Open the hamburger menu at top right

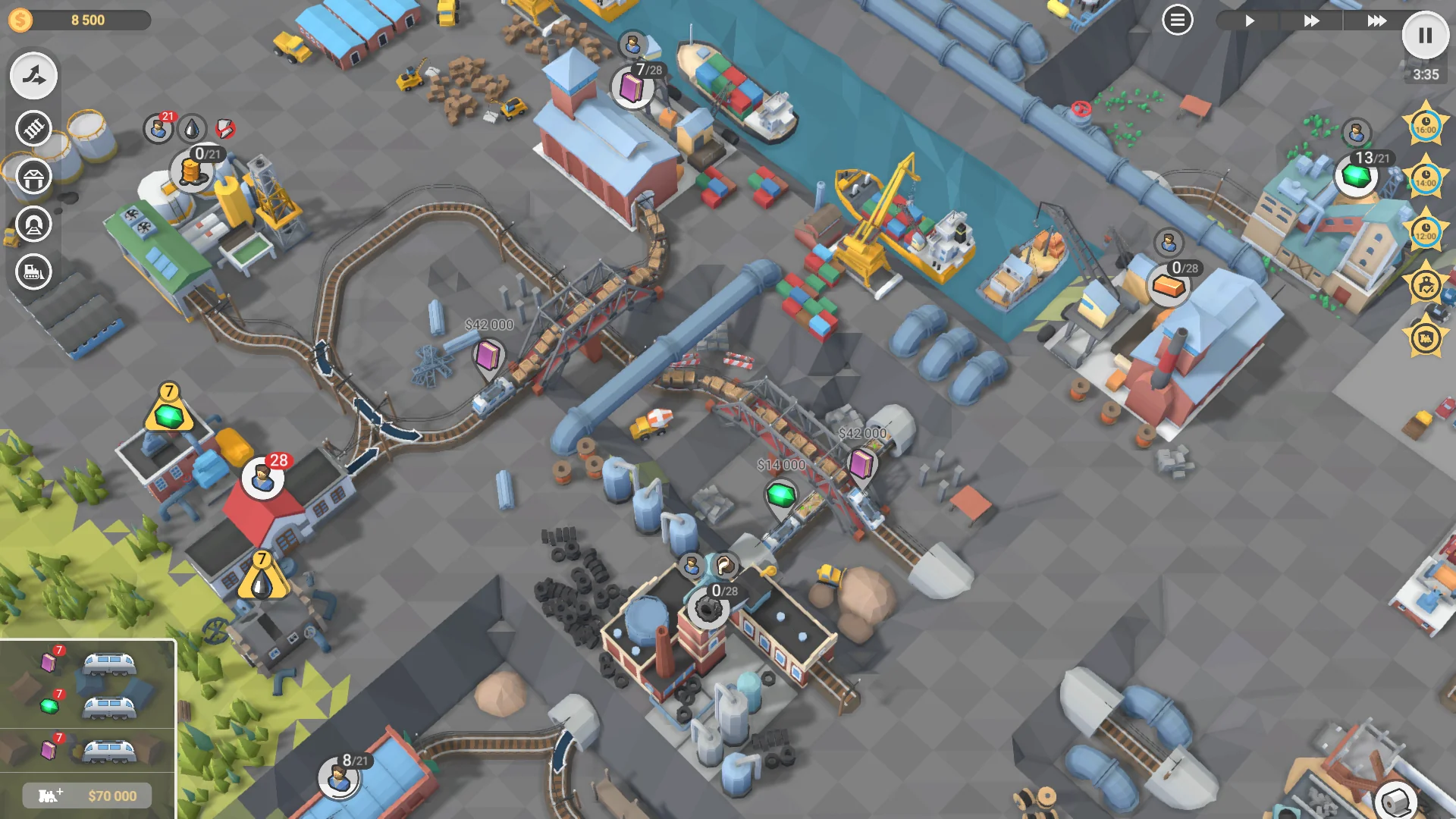click(1176, 19)
